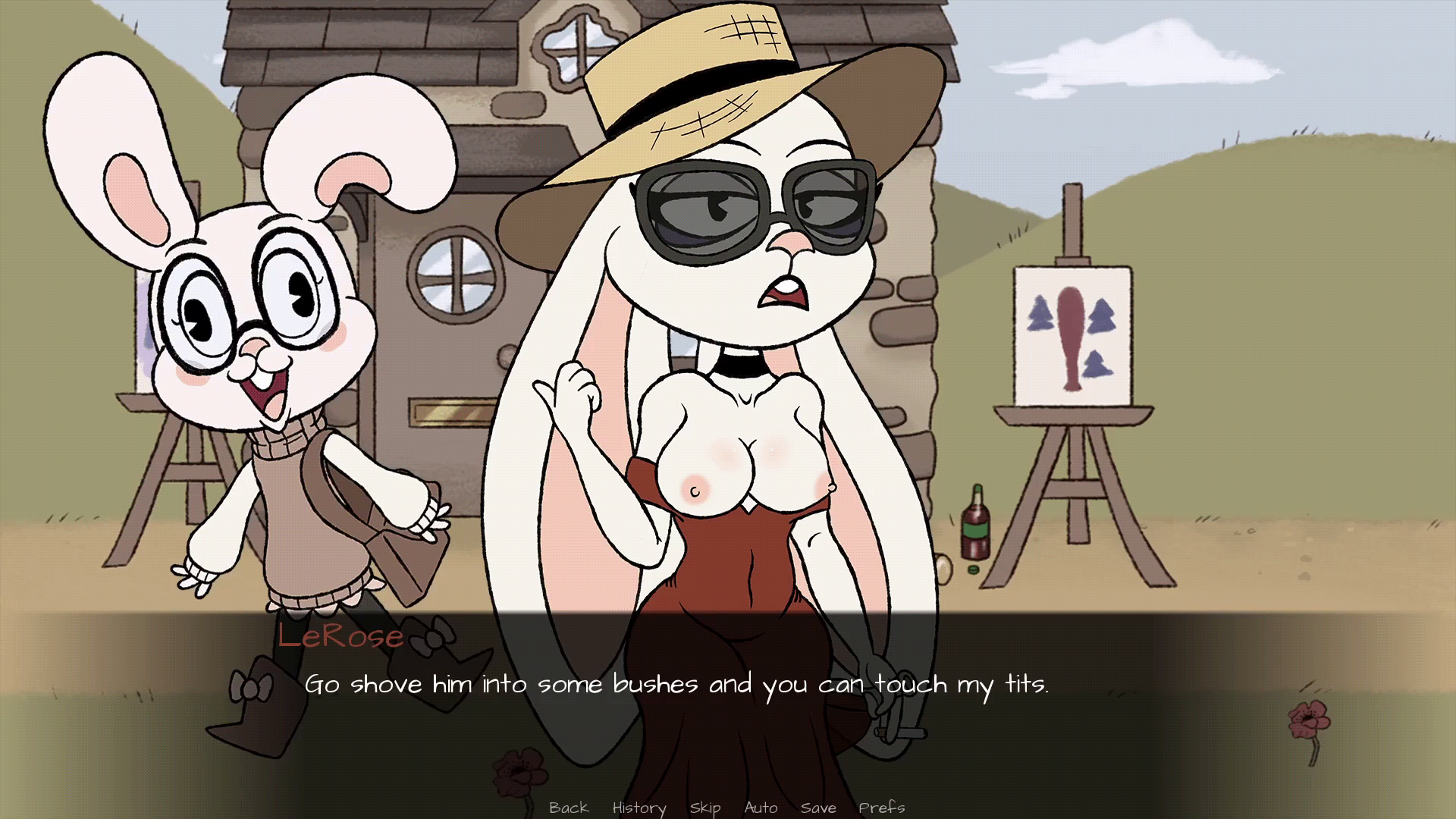Toggle Auto-advance mode
1456x819 pixels.
[761, 808]
